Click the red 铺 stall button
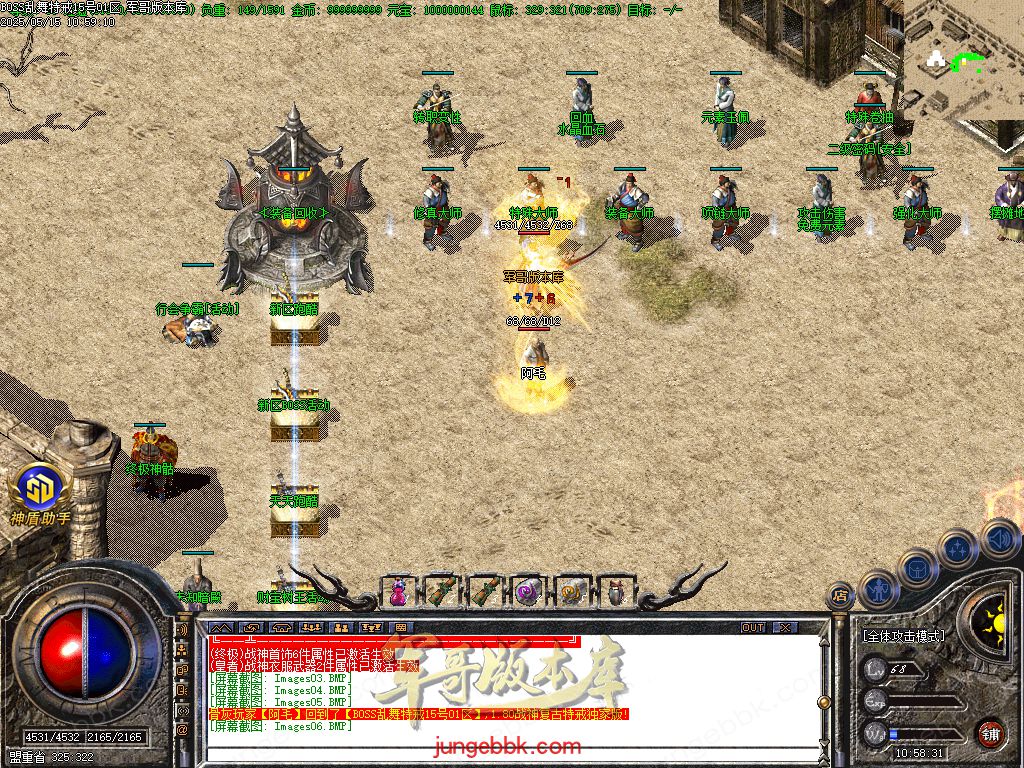The image size is (1024, 768). [x=990, y=733]
